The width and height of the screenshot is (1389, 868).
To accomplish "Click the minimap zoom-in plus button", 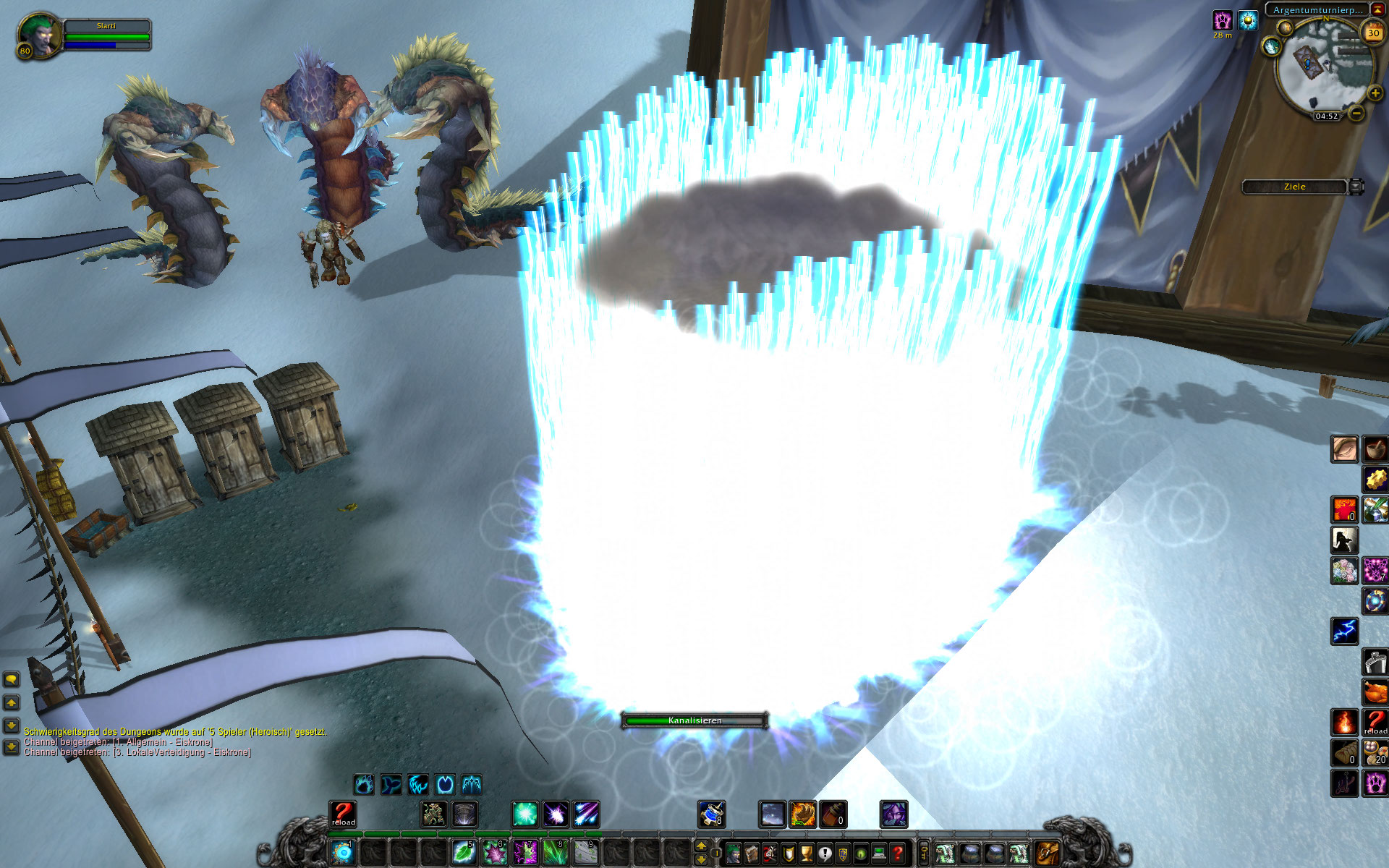I will coord(1375,93).
